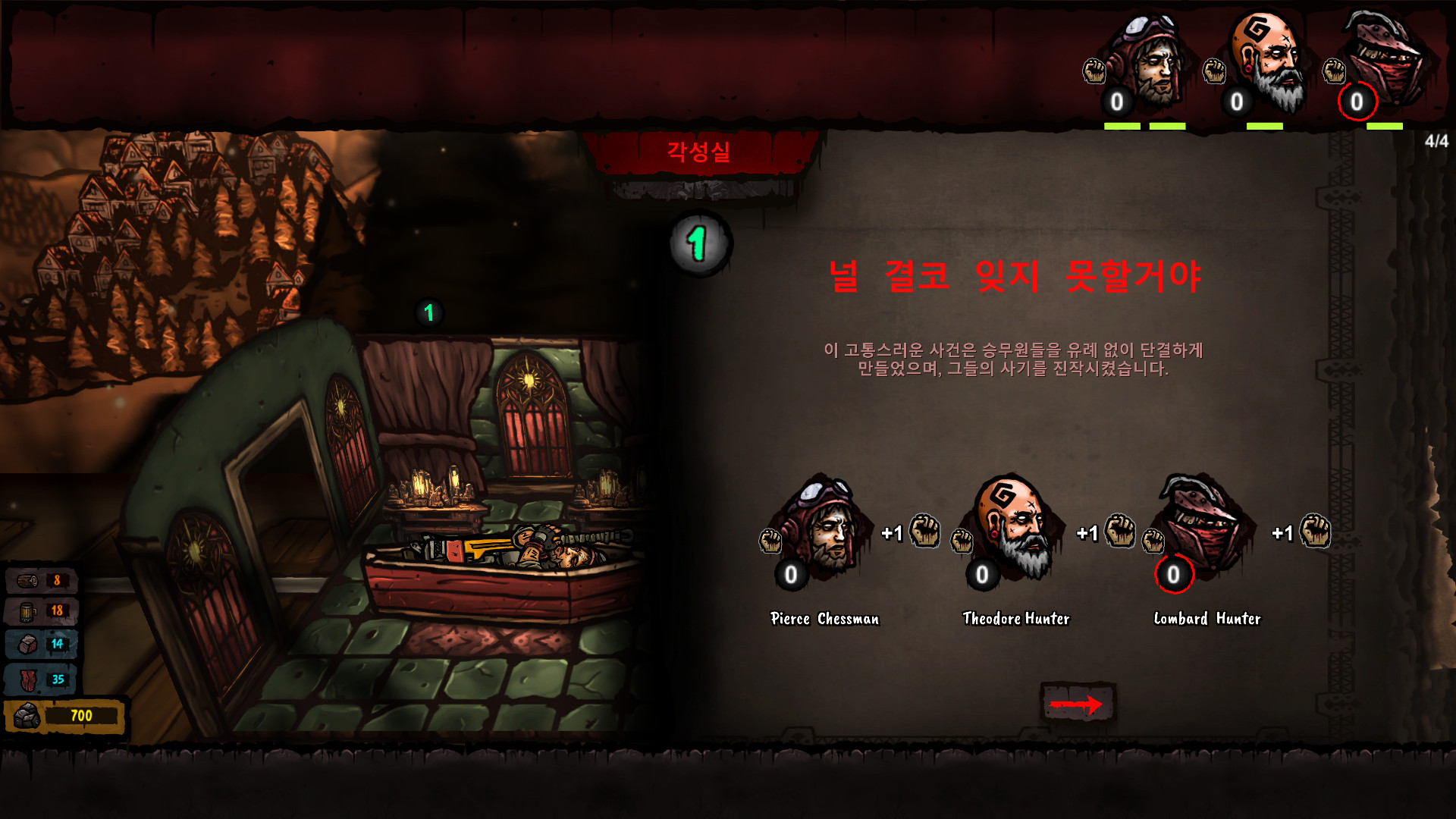Click the 각성실 room title banner
This screenshot has width=1456, height=819.
click(698, 152)
